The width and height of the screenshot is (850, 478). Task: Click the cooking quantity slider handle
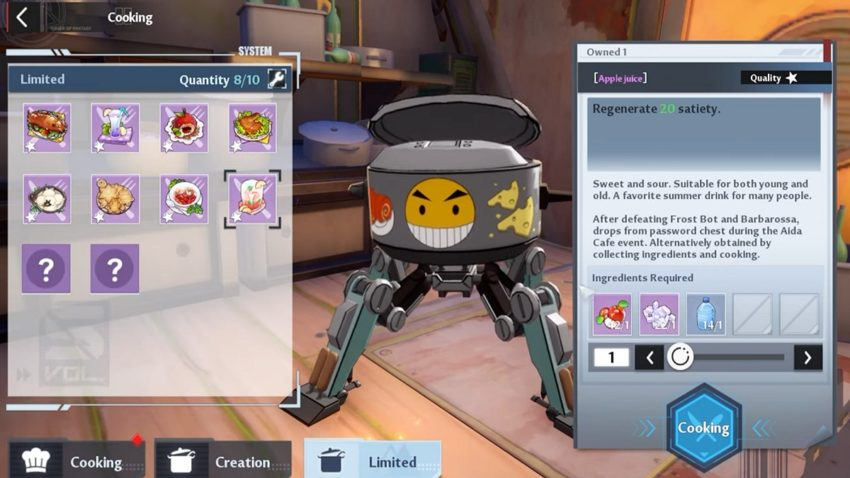point(680,357)
